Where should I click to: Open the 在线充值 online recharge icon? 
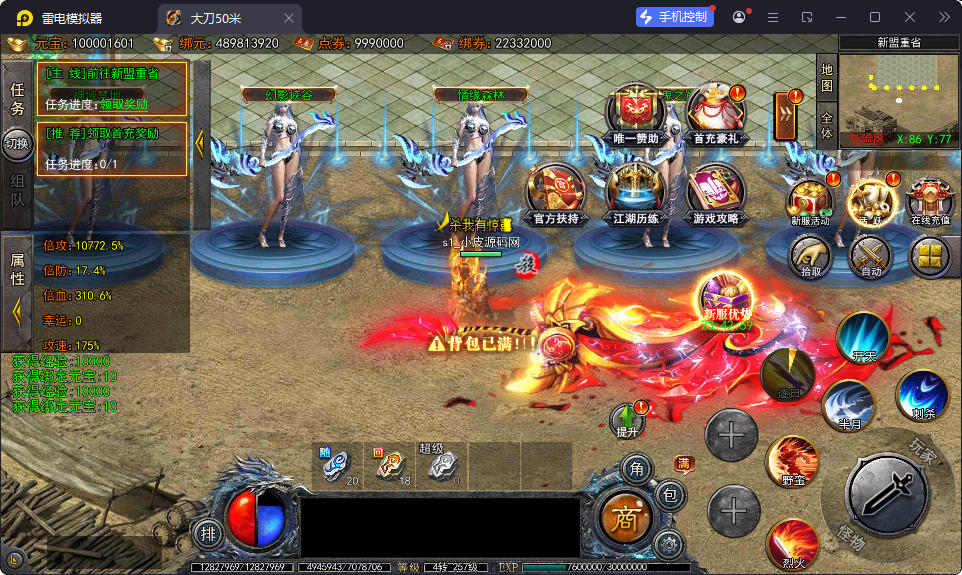930,200
